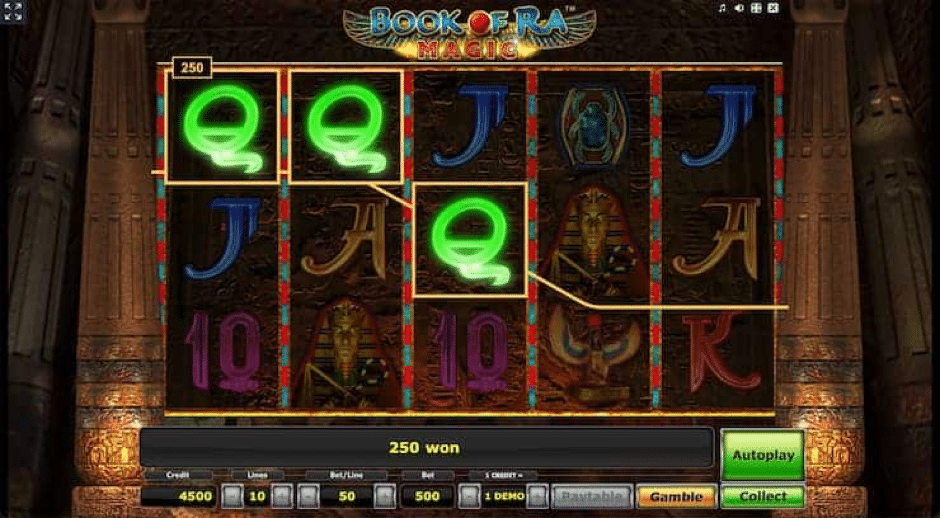940x518 pixels.
Task: Start Autoplay spins
Action: [x=762, y=455]
